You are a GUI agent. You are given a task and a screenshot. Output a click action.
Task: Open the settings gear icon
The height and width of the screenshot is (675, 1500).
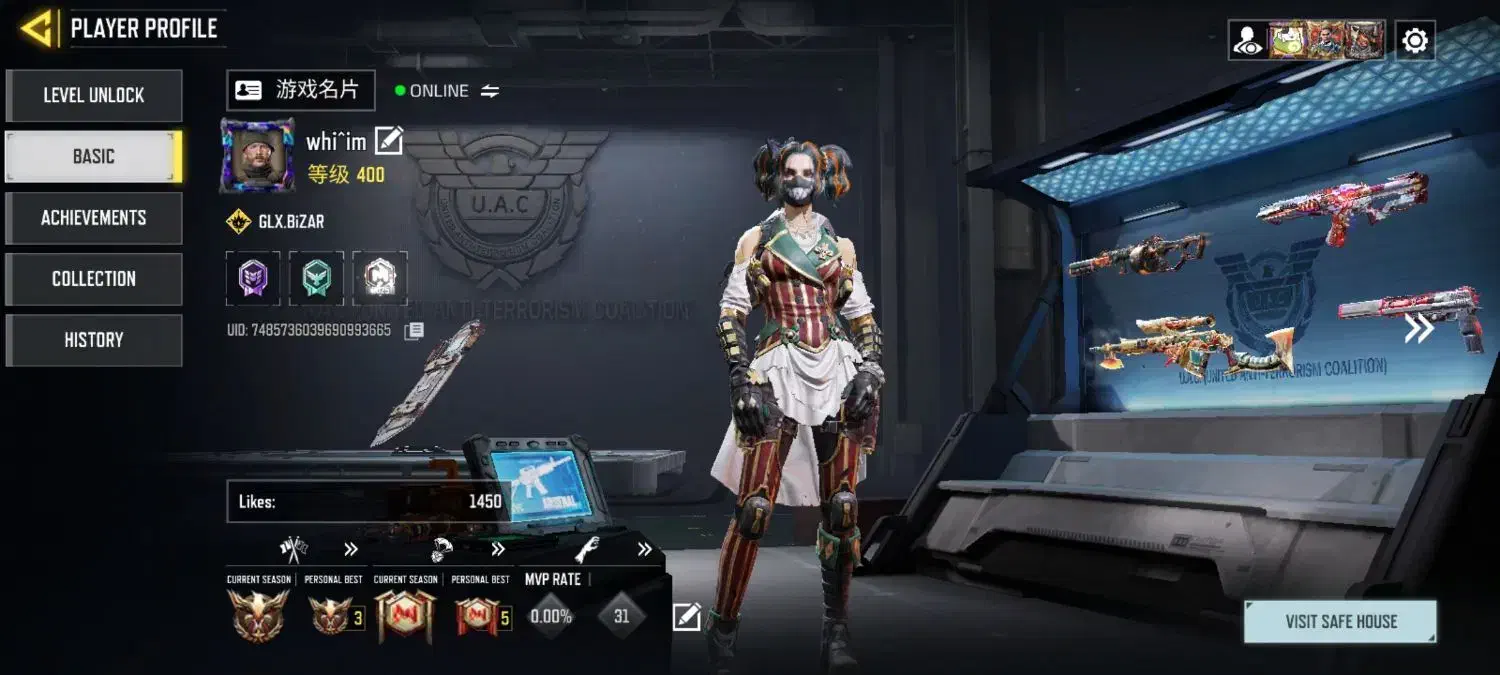(x=1415, y=41)
